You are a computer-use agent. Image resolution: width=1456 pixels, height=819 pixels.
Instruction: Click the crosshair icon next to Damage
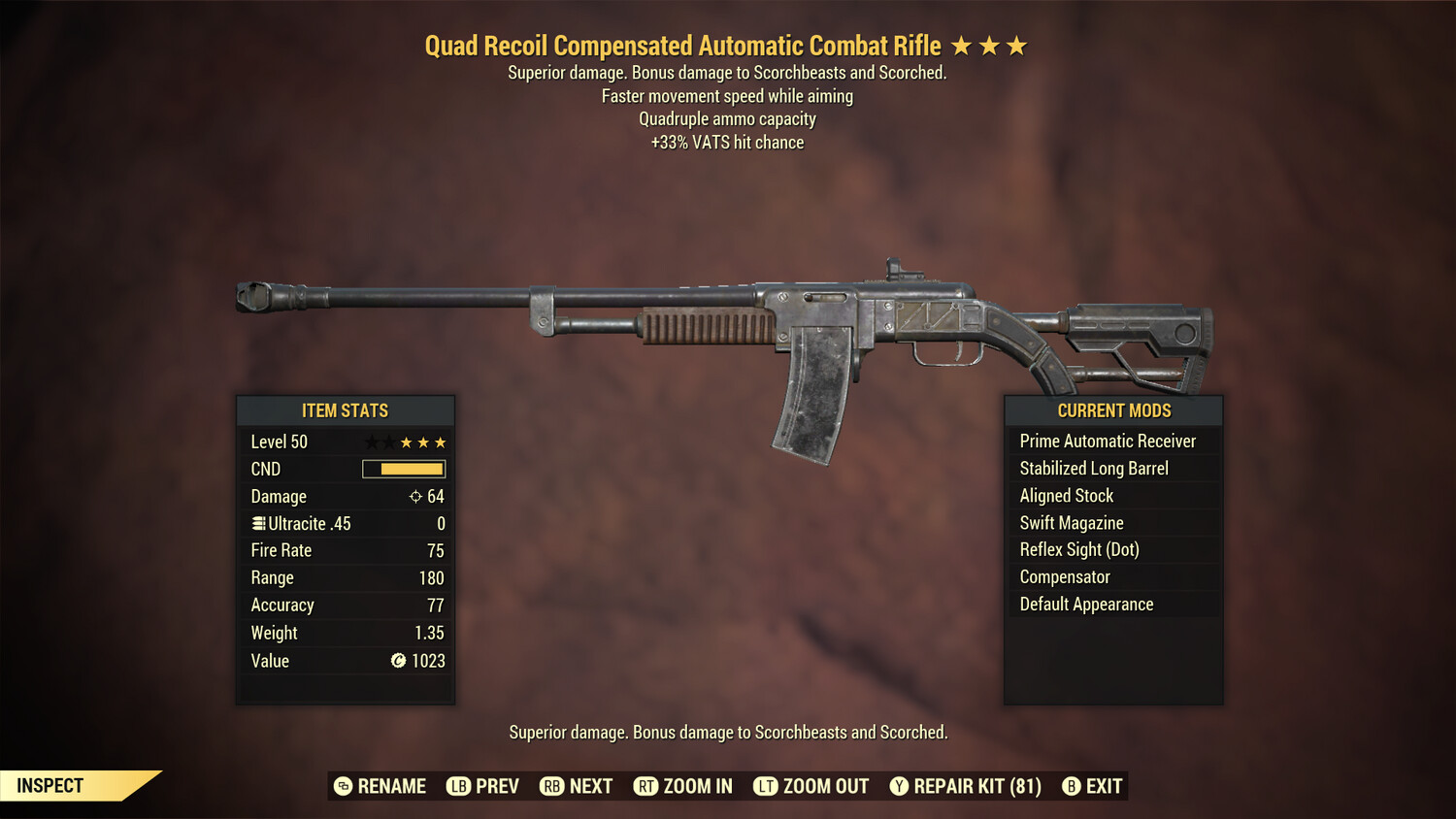pyautogui.click(x=414, y=496)
